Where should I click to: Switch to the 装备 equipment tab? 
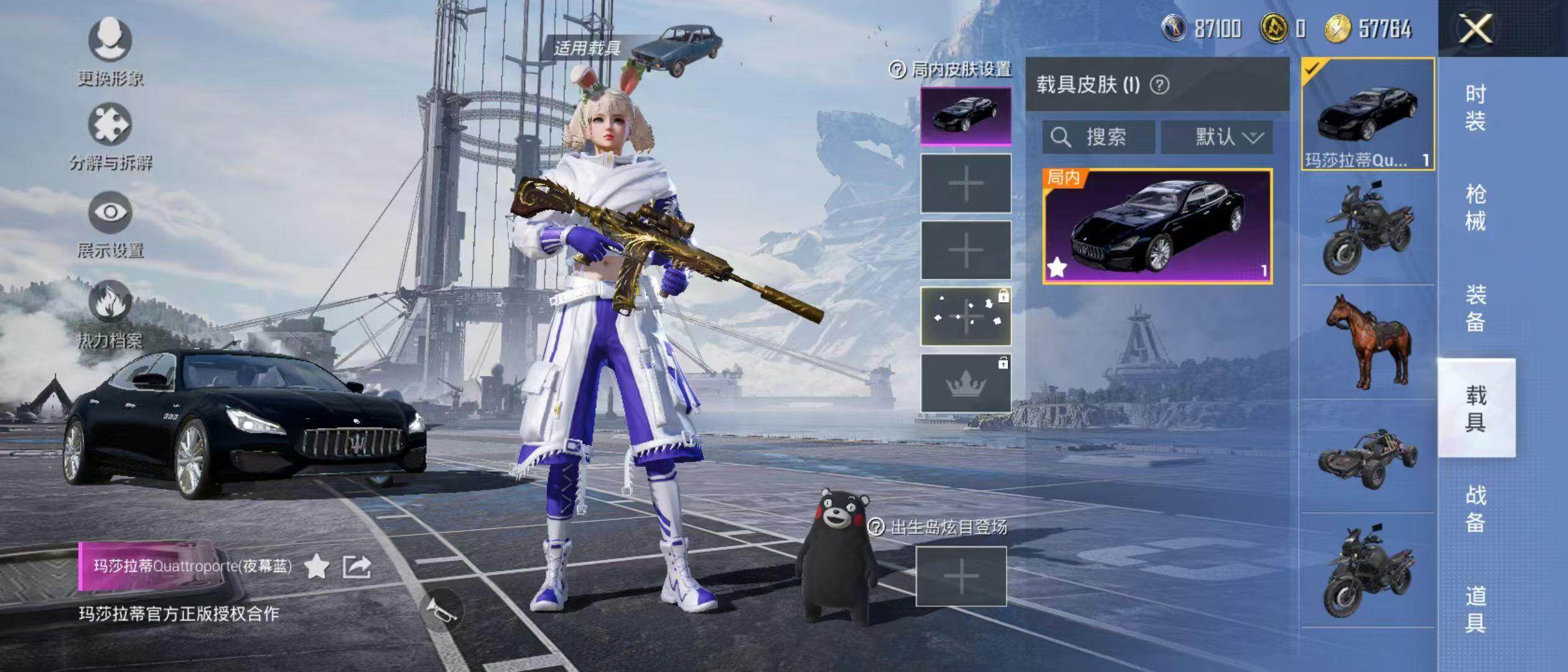(x=1475, y=308)
